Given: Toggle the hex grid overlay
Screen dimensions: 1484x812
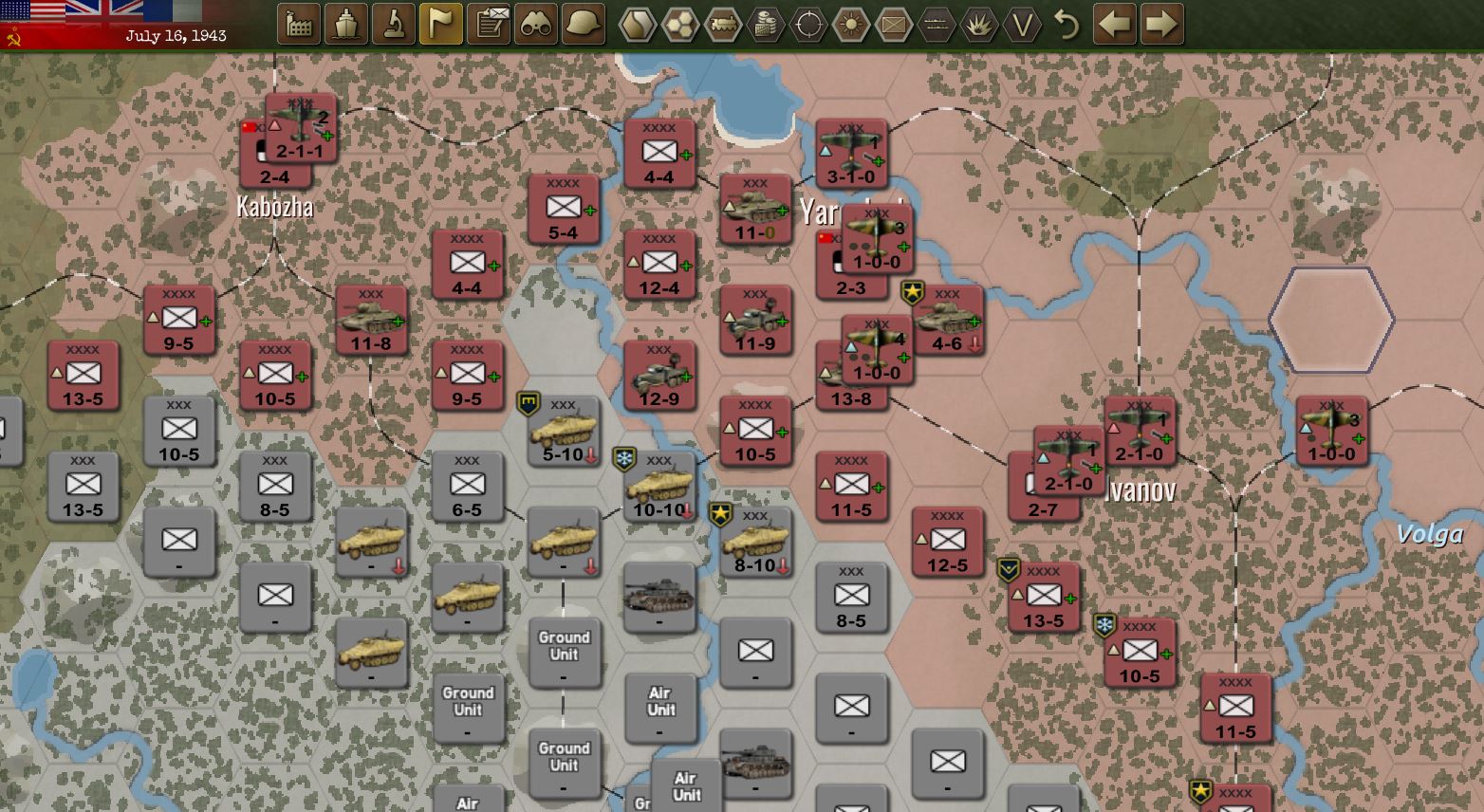Looking at the screenshot, I should click(x=680, y=25).
